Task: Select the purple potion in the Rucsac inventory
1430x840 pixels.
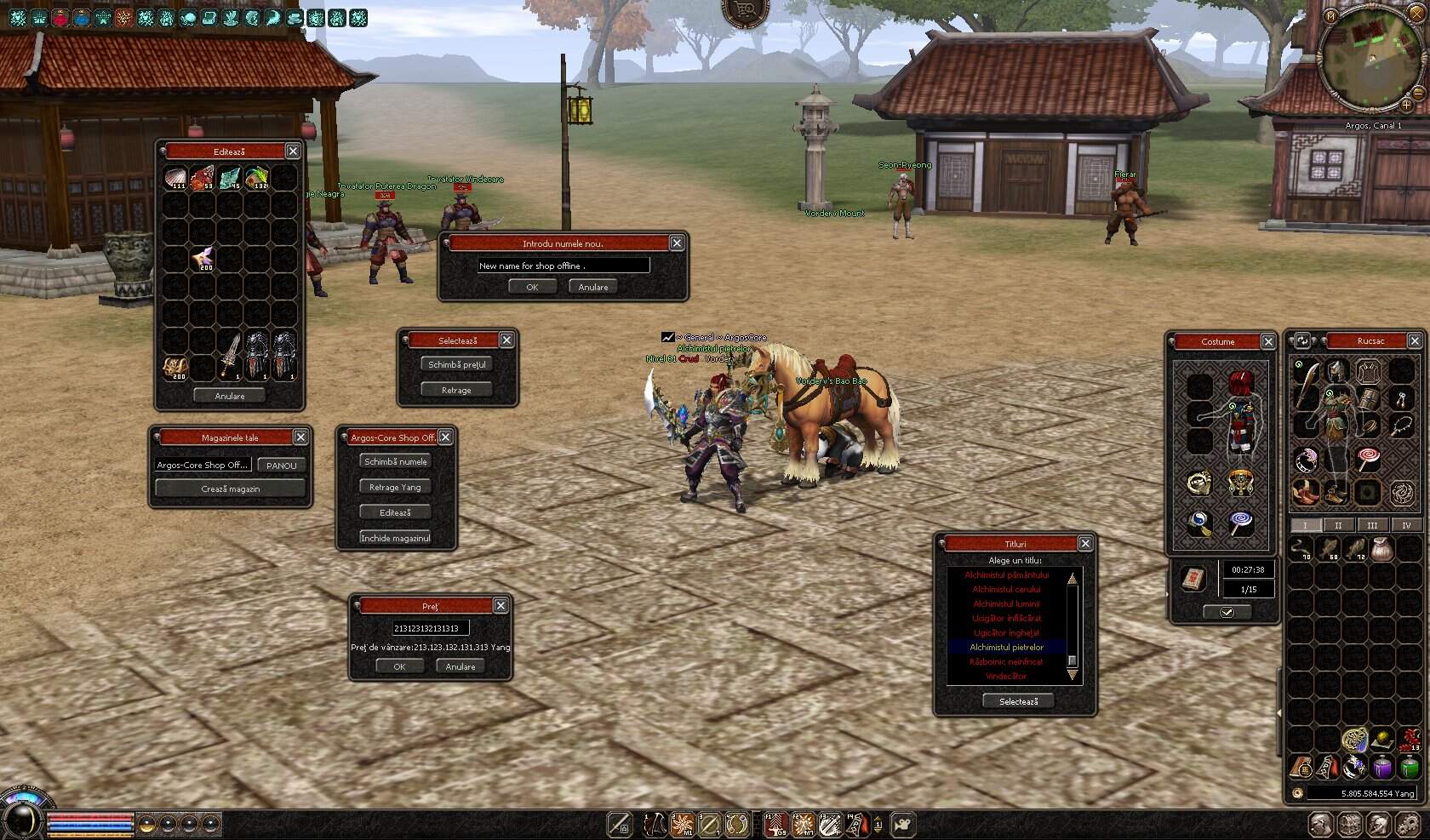Action: [x=1381, y=769]
